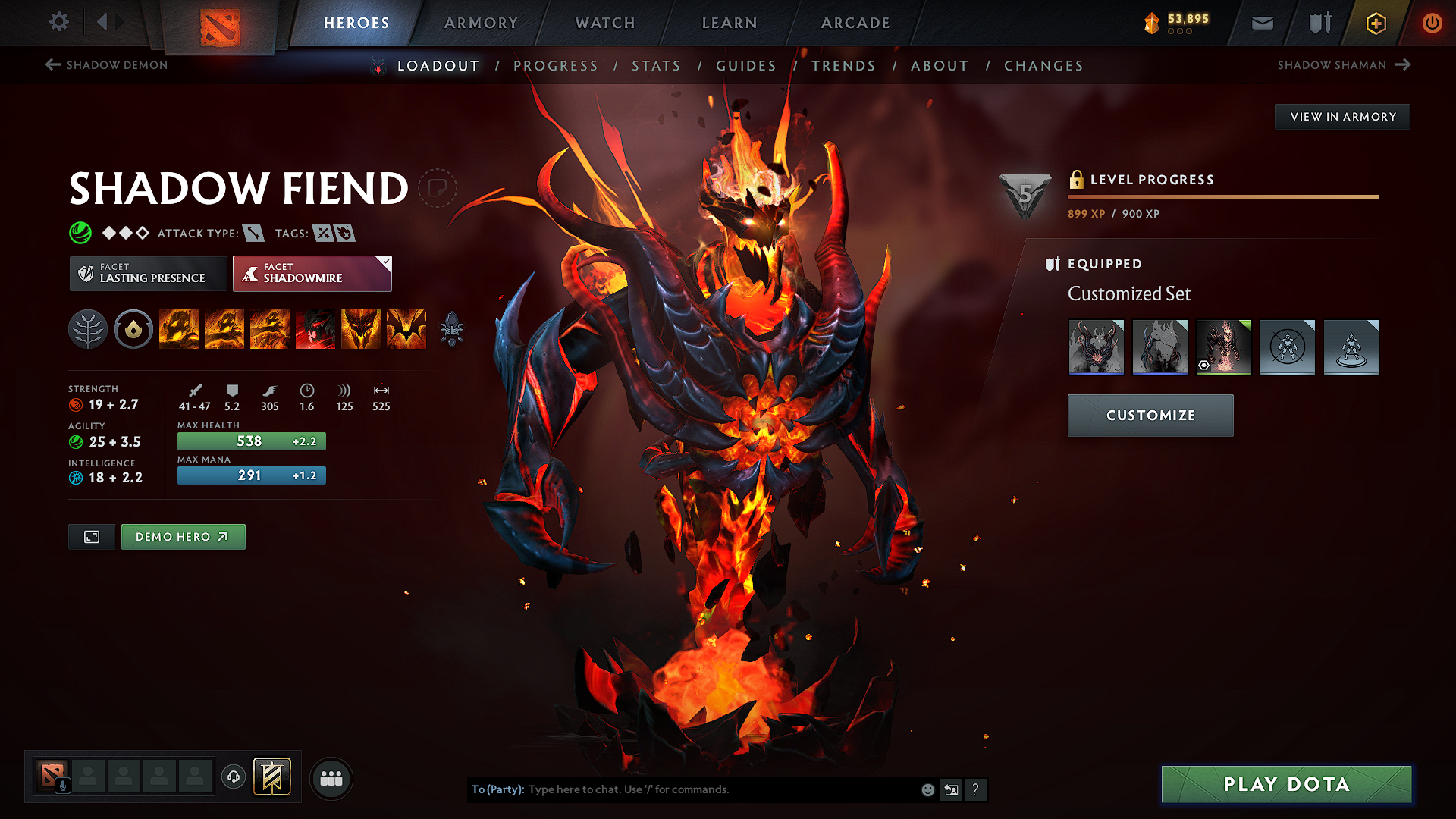View the talent tree icon
The image size is (1456, 819).
88,329
